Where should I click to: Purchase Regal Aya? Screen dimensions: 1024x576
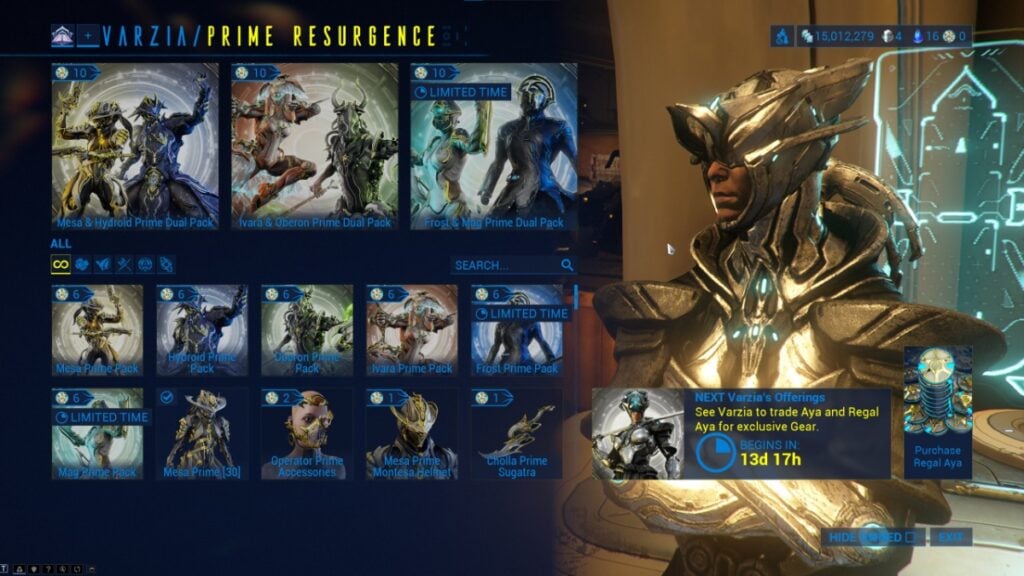tap(937, 405)
